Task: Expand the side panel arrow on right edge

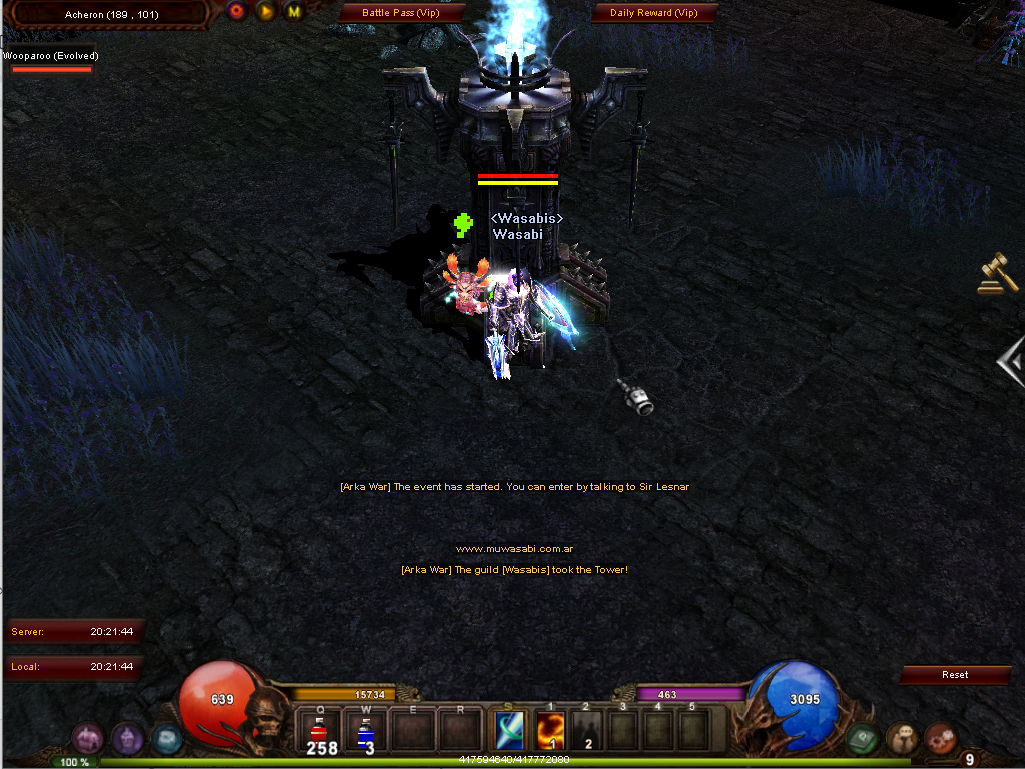Action: coord(1012,360)
